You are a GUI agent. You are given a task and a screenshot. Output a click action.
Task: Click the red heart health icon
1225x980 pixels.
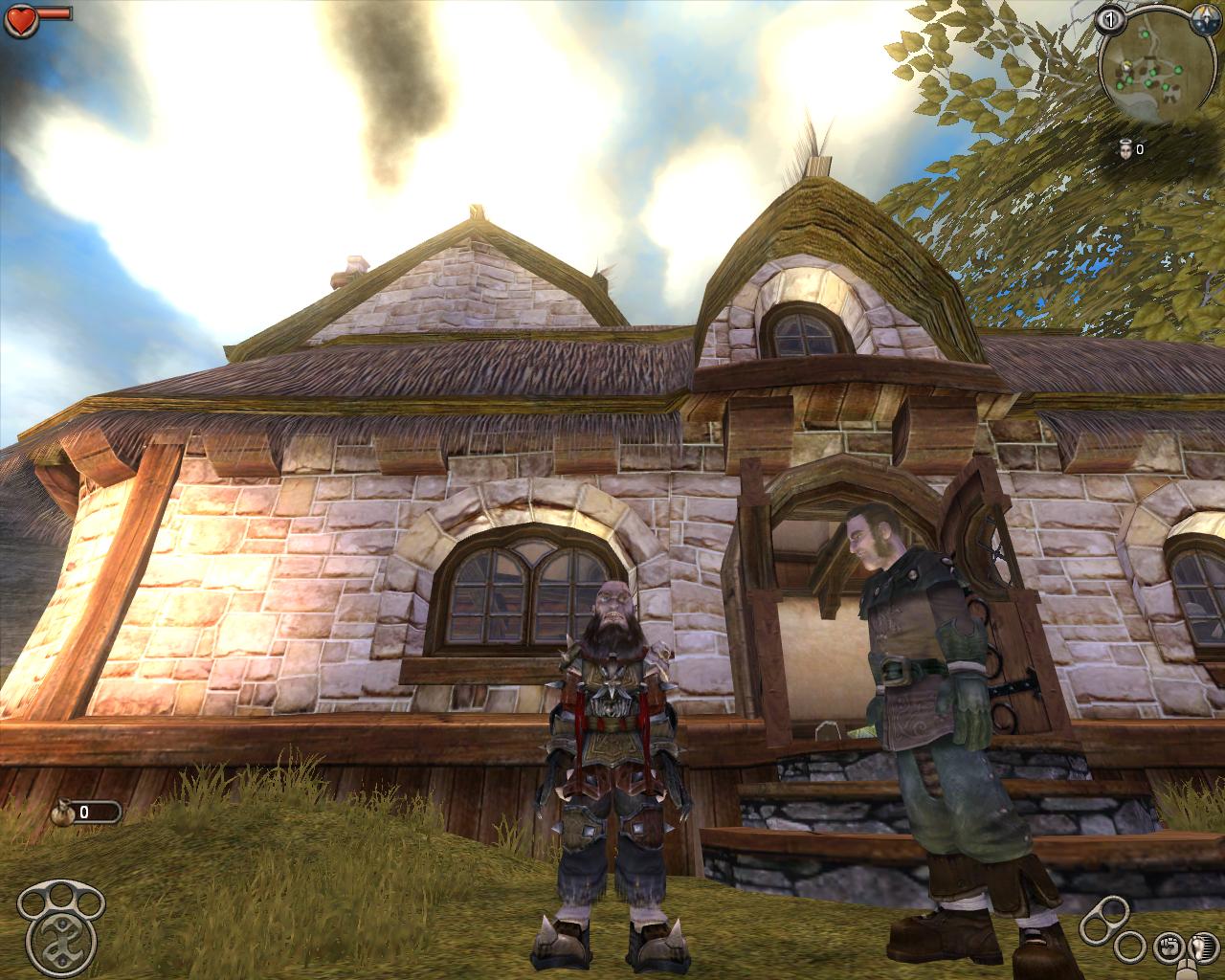(x=20, y=16)
